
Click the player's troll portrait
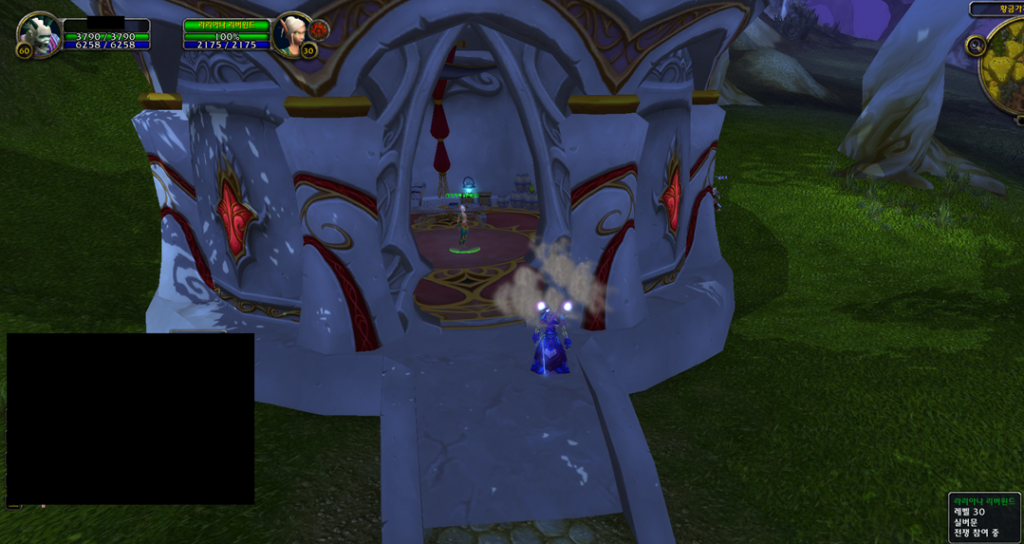tap(40, 33)
